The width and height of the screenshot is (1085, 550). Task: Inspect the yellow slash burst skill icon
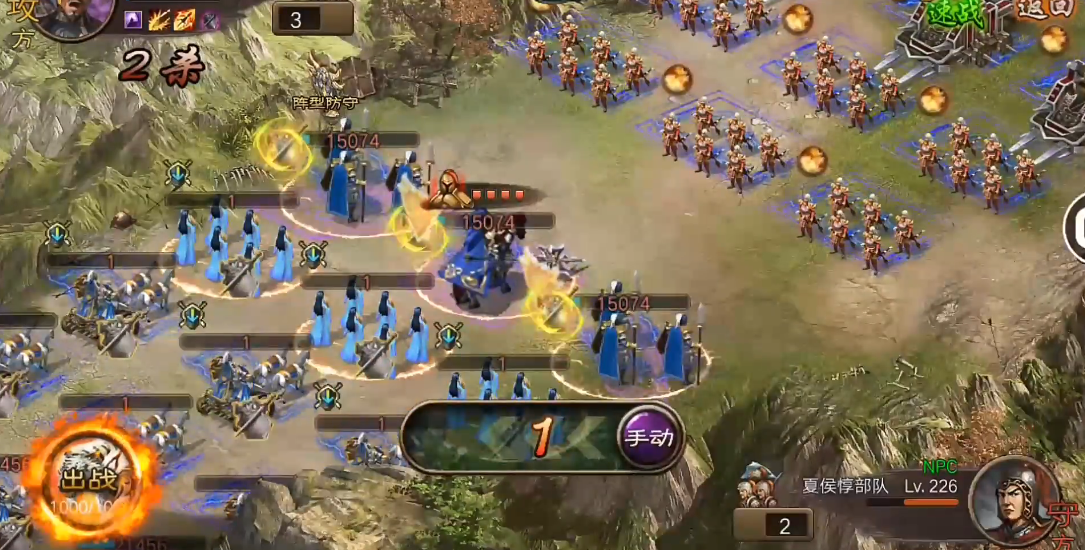(159, 19)
